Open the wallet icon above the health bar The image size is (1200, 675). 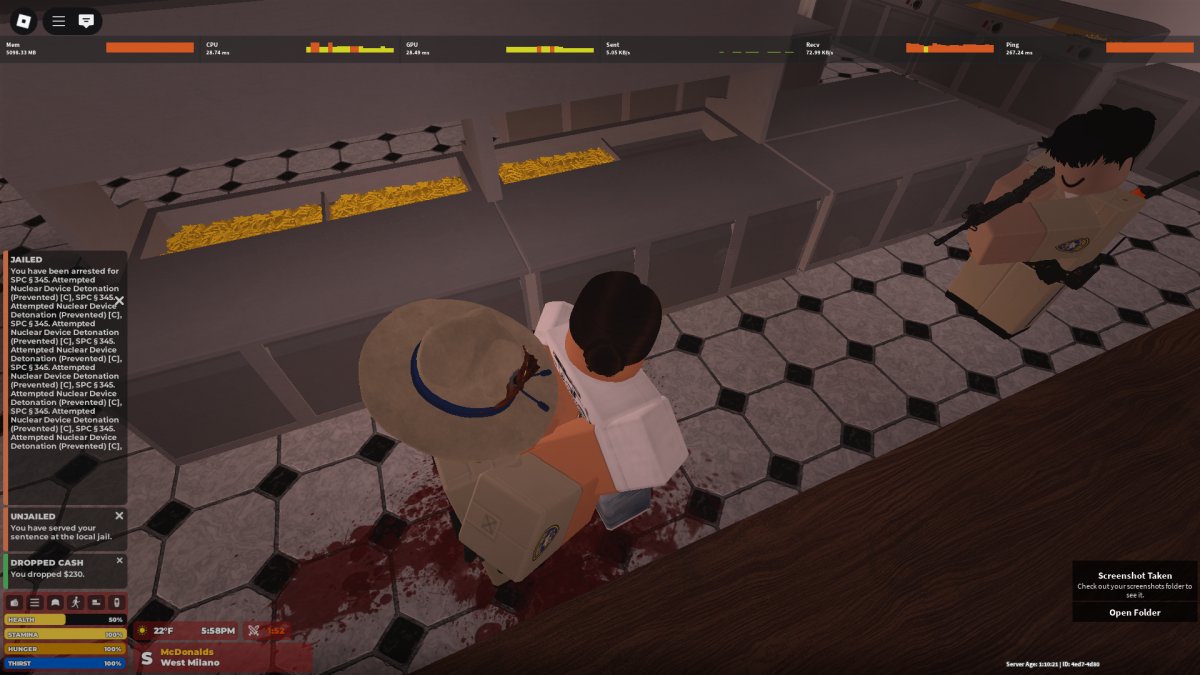click(x=15, y=603)
